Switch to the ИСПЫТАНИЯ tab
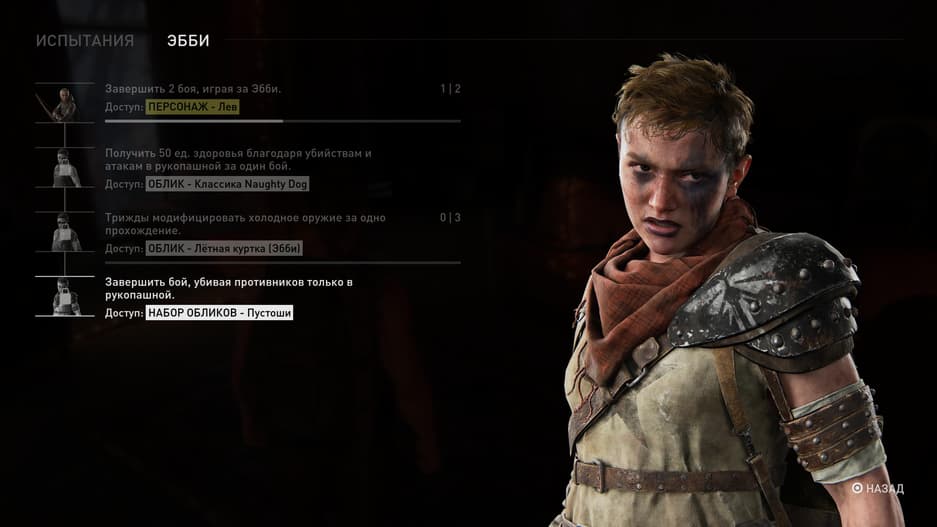 [x=85, y=41]
